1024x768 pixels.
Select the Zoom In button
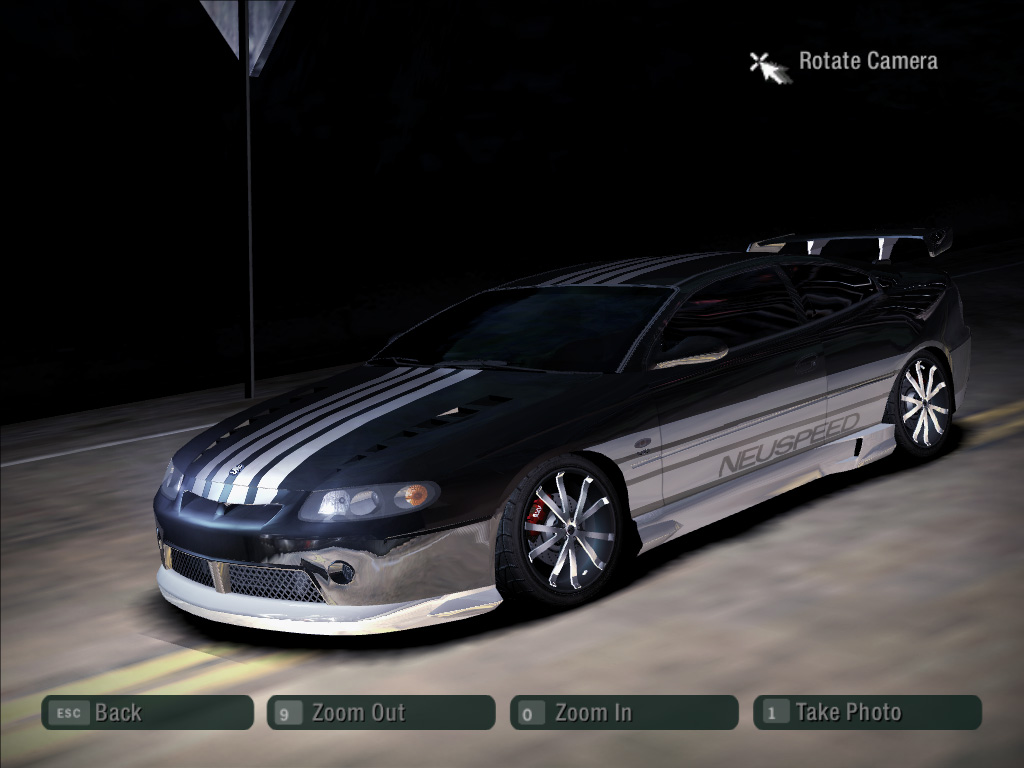pyautogui.click(x=623, y=712)
